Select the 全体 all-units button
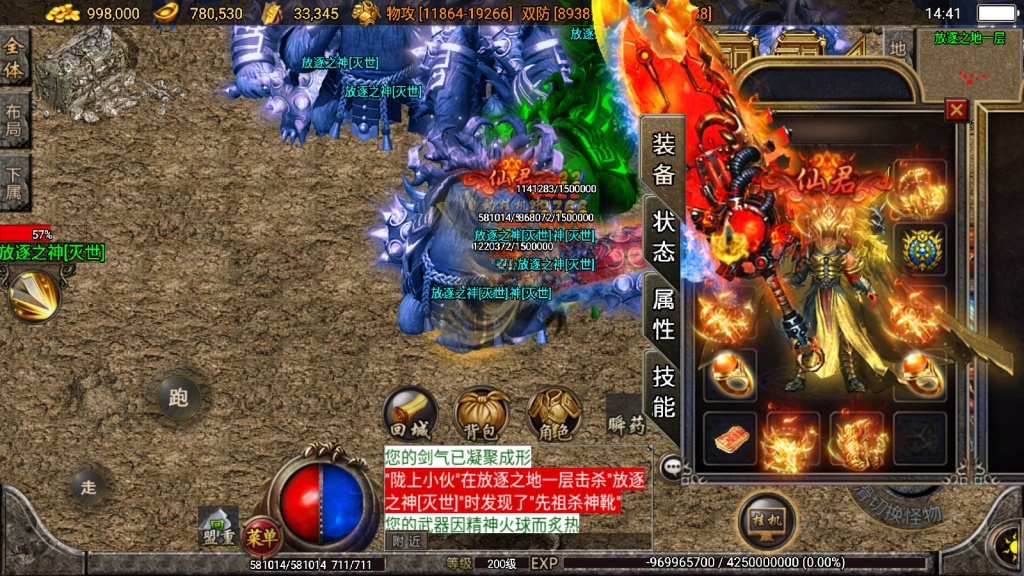 [14, 58]
